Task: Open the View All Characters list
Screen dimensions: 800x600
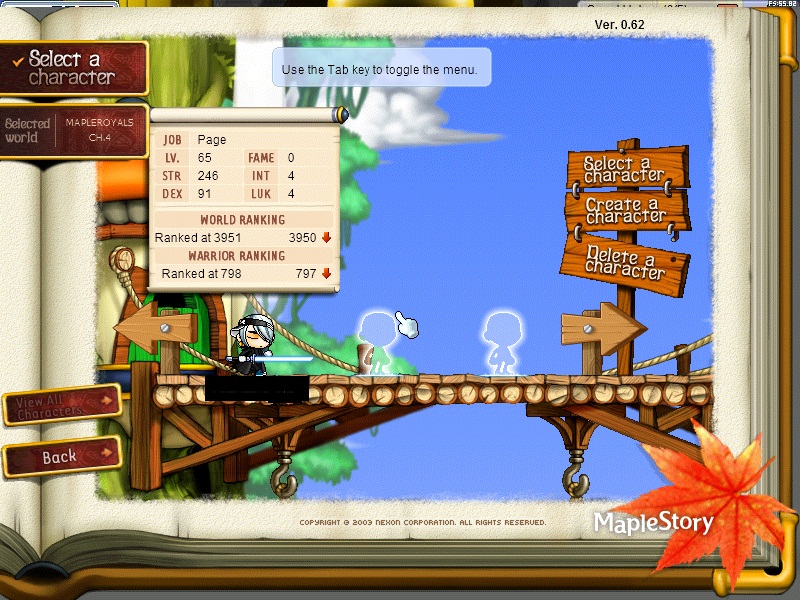Action: coord(60,405)
